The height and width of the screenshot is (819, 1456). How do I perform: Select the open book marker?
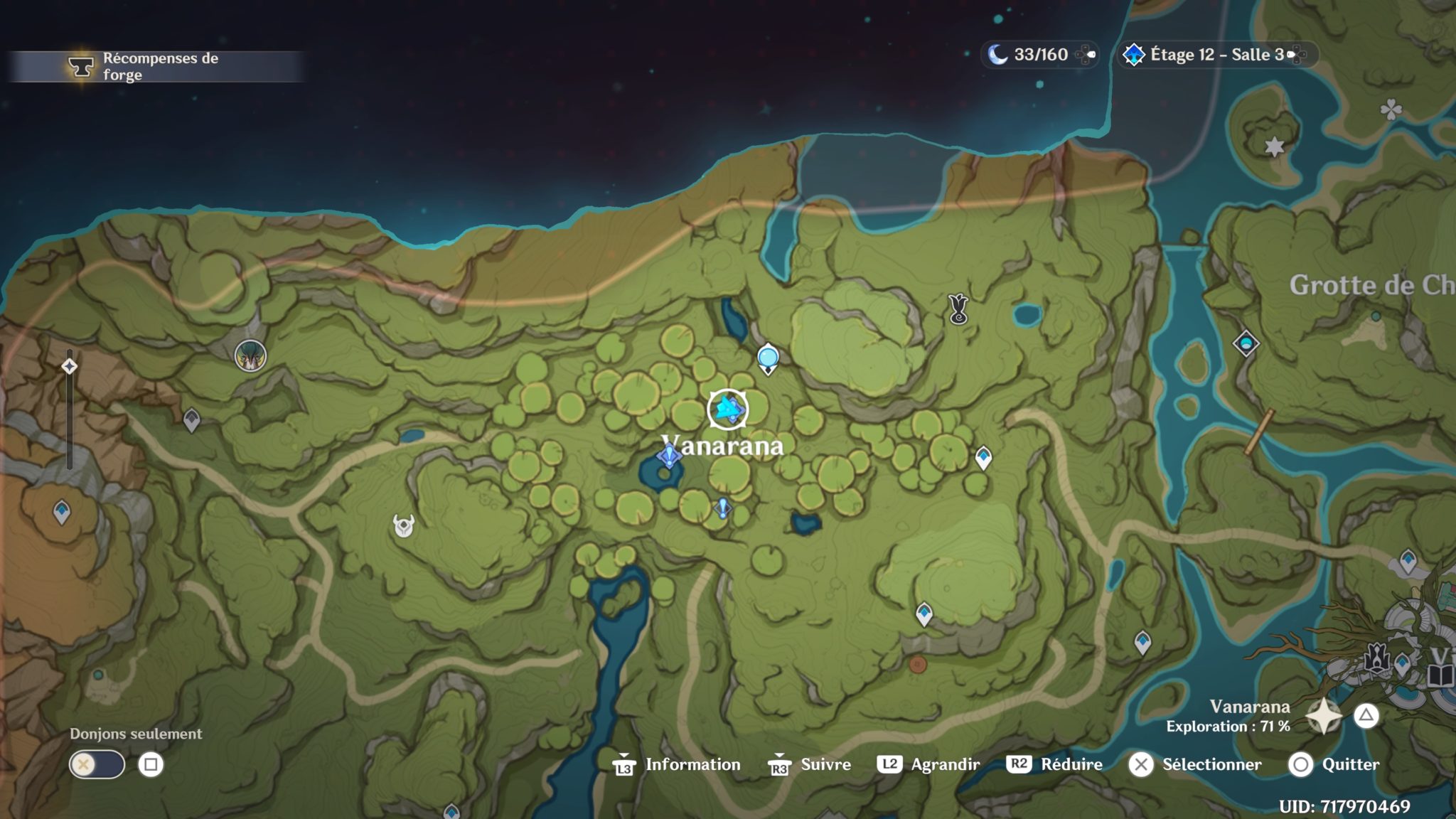[x=1440, y=675]
